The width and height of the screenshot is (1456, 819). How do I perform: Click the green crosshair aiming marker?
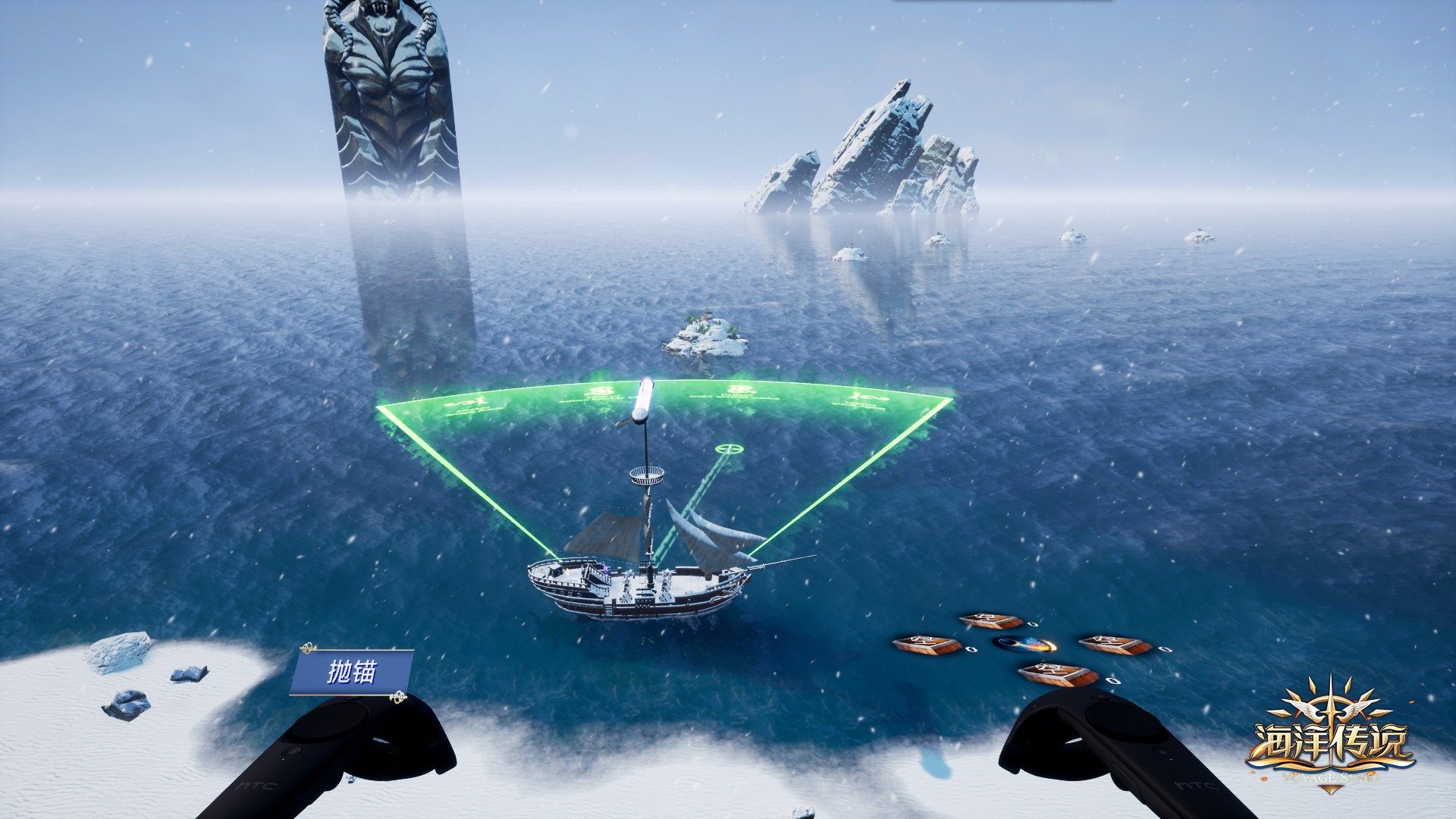pos(730,449)
